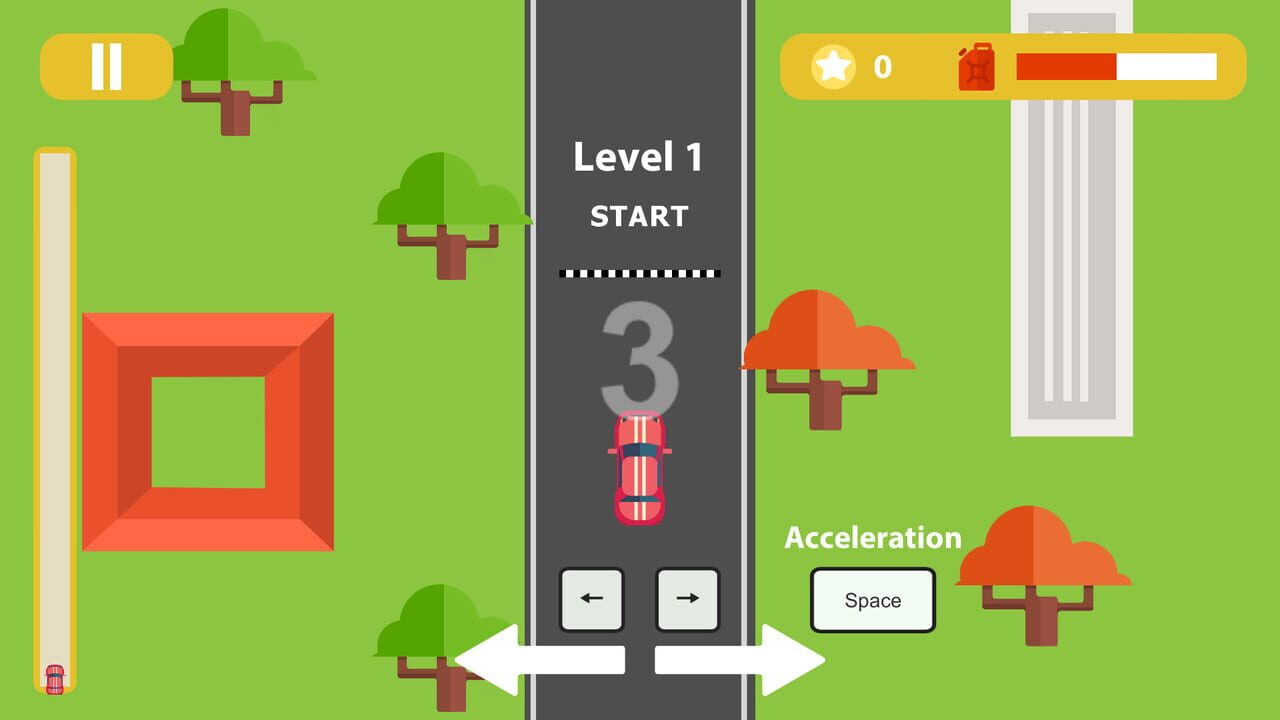Click the left steering arrow key icon
Image resolution: width=1280 pixels, height=720 pixels.
pos(591,598)
